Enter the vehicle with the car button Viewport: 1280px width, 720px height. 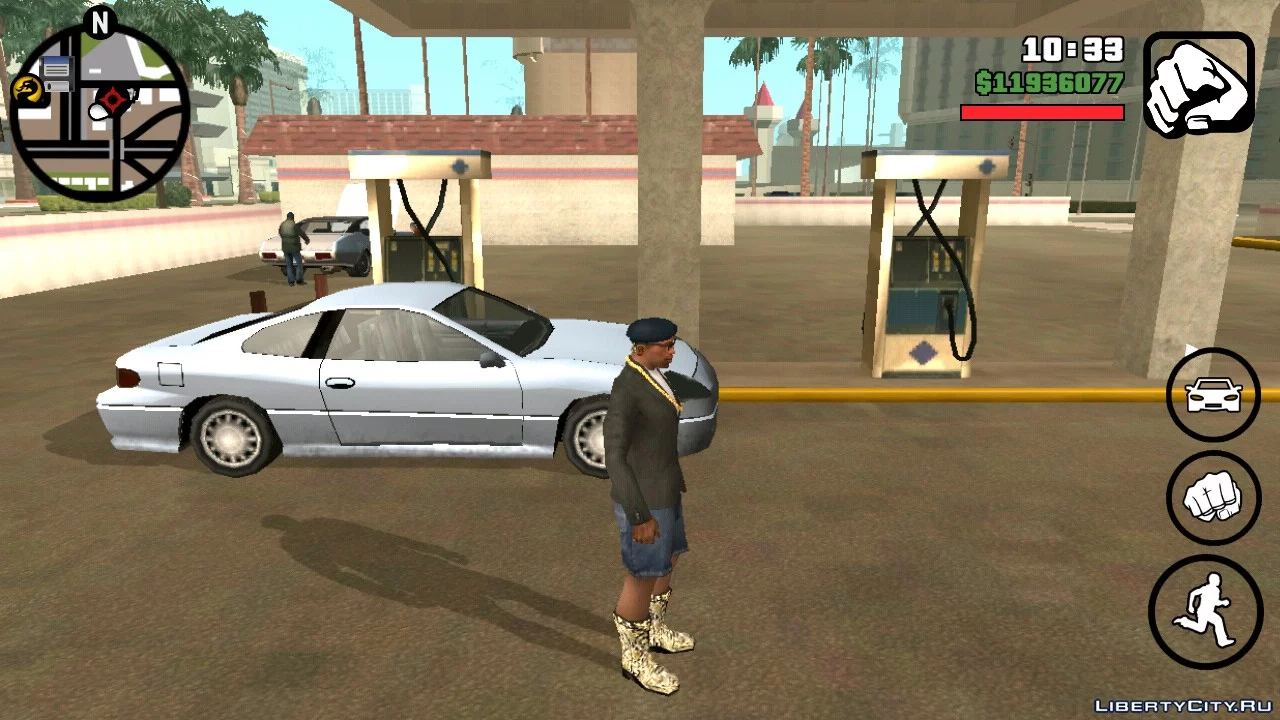[x=1213, y=396]
